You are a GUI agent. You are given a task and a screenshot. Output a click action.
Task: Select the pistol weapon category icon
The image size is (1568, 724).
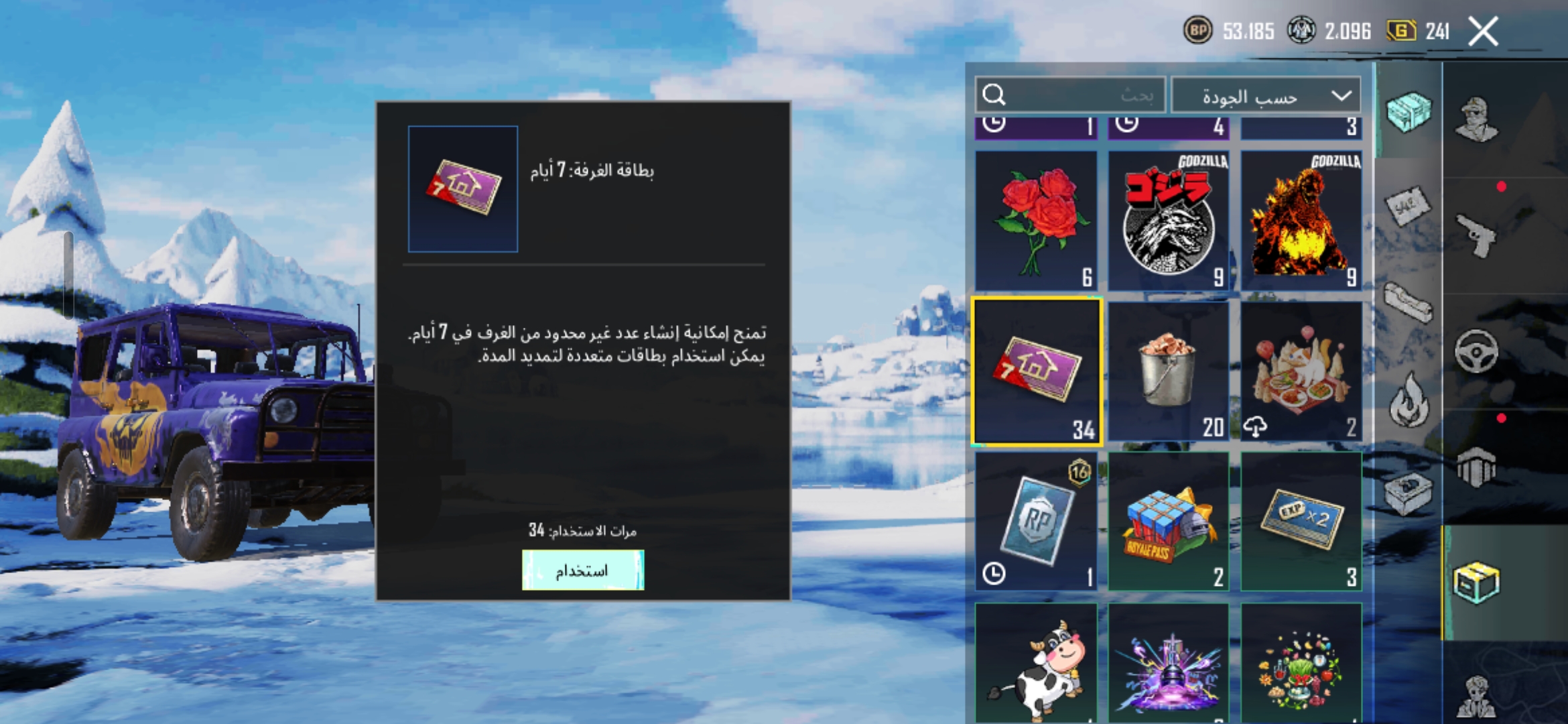click(x=1476, y=237)
